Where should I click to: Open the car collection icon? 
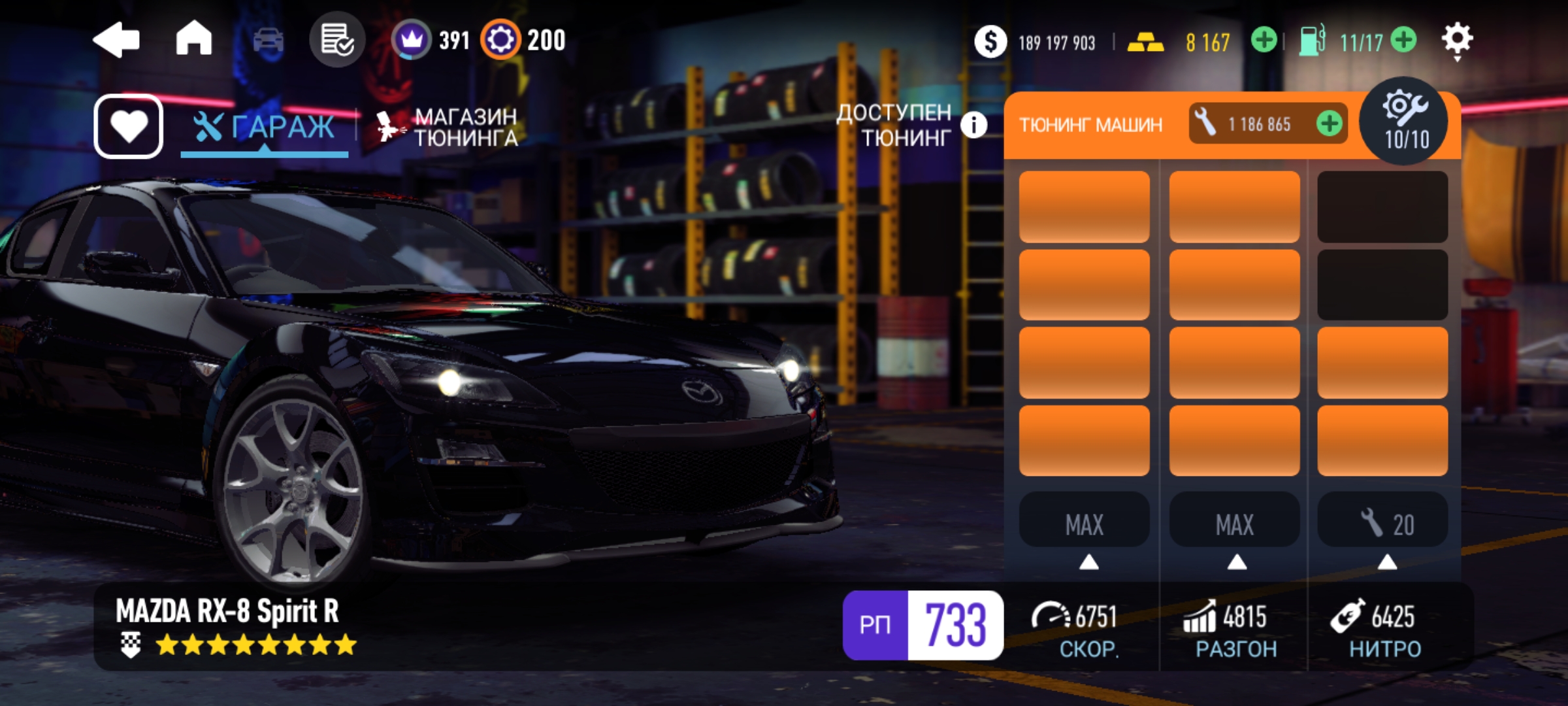click(268, 41)
